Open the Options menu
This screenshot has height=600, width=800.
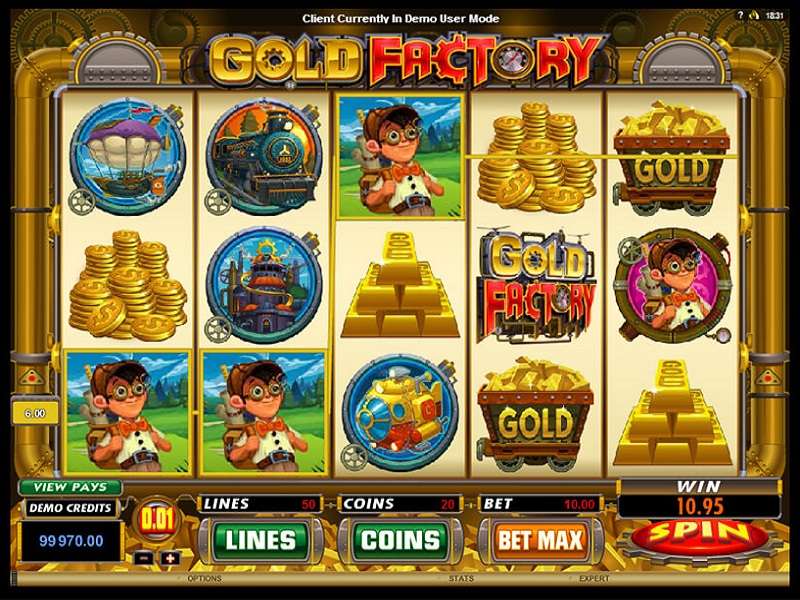point(204,578)
